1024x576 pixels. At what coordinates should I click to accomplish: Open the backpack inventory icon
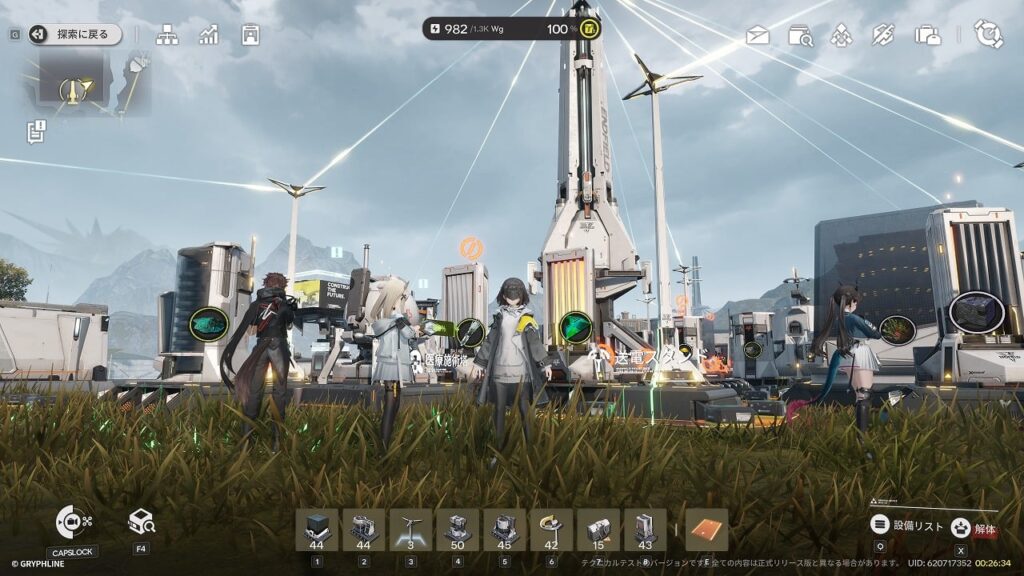927,36
